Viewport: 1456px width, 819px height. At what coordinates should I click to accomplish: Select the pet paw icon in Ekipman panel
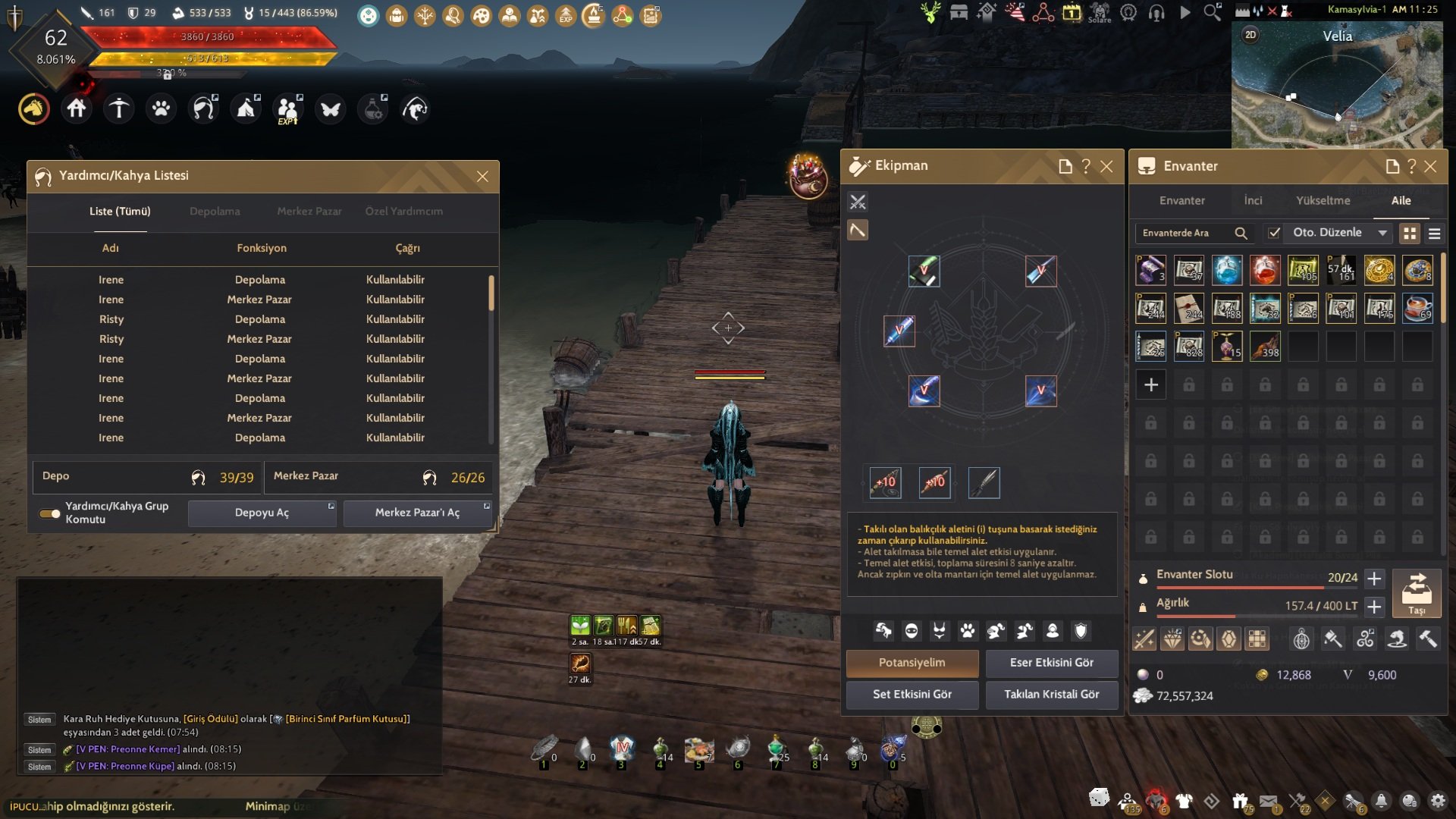(968, 632)
